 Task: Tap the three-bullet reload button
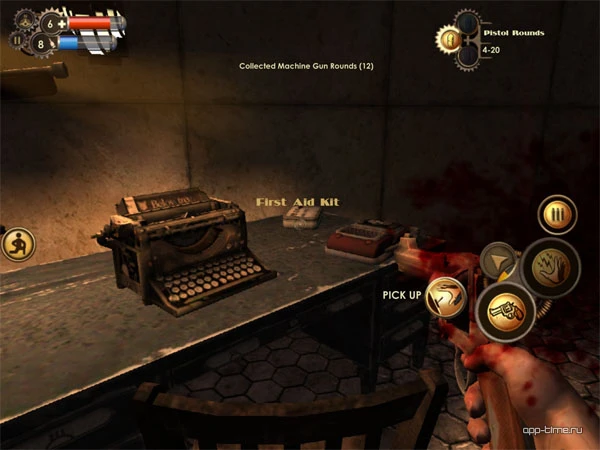coord(557,214)
